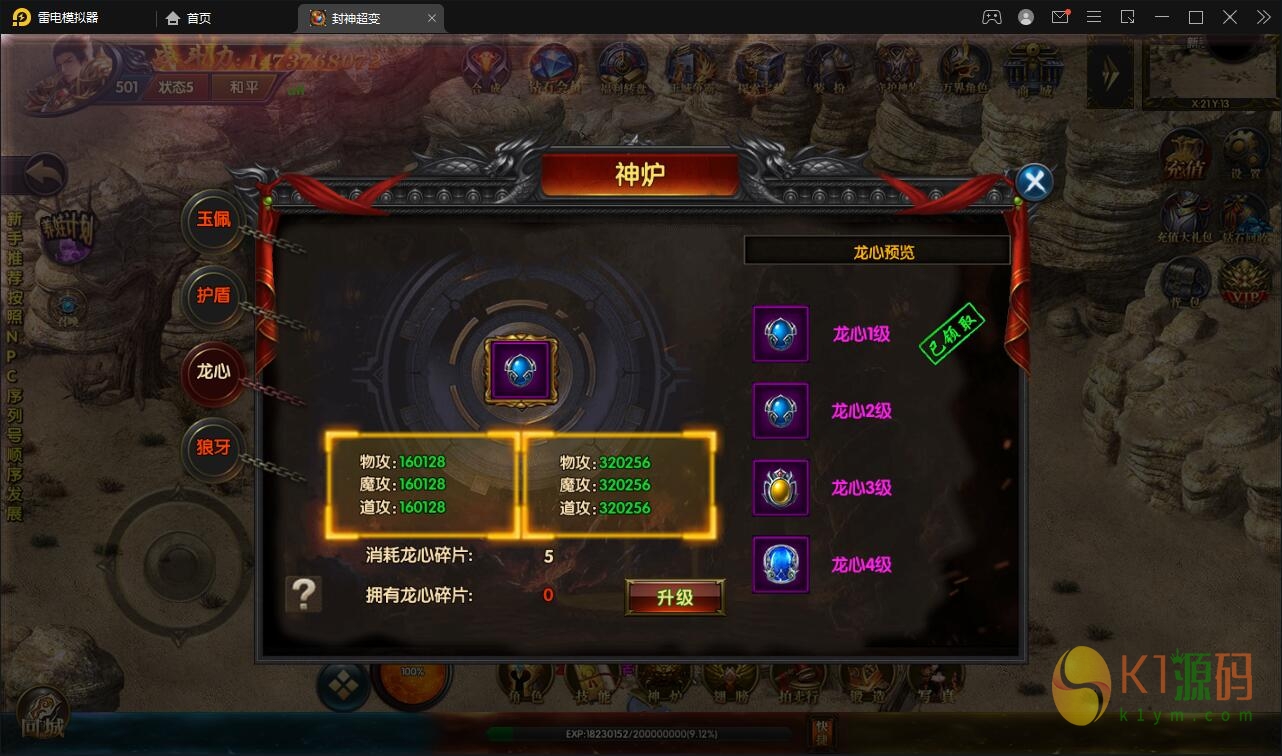This screenshot has height=756, width=1282.
Task: Switch to the 护盾 tab
Action: [214, 296]
